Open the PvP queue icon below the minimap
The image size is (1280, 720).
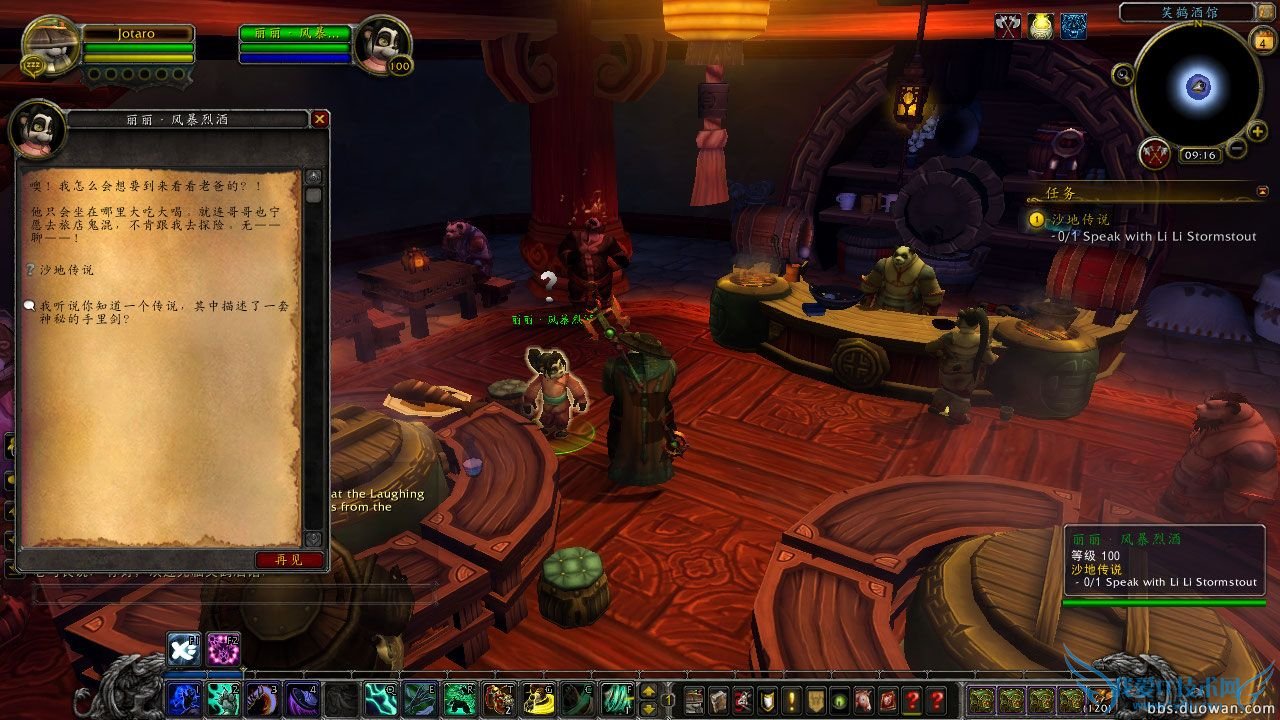[1154, 152]
